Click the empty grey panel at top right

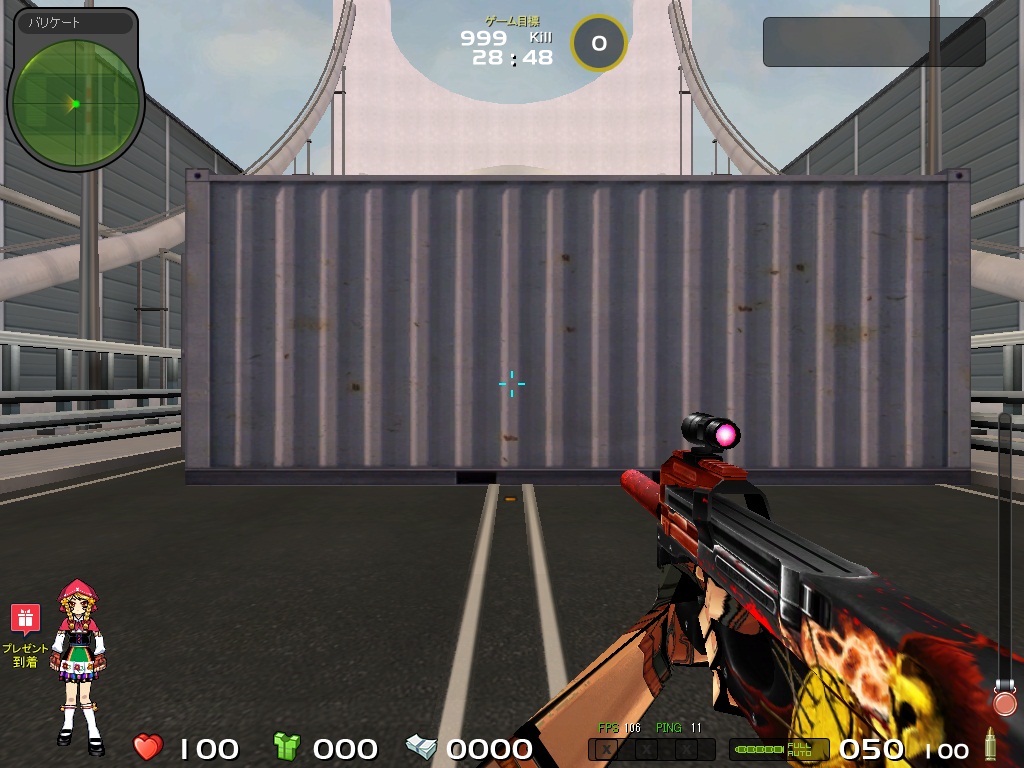[x=874, y=42]
